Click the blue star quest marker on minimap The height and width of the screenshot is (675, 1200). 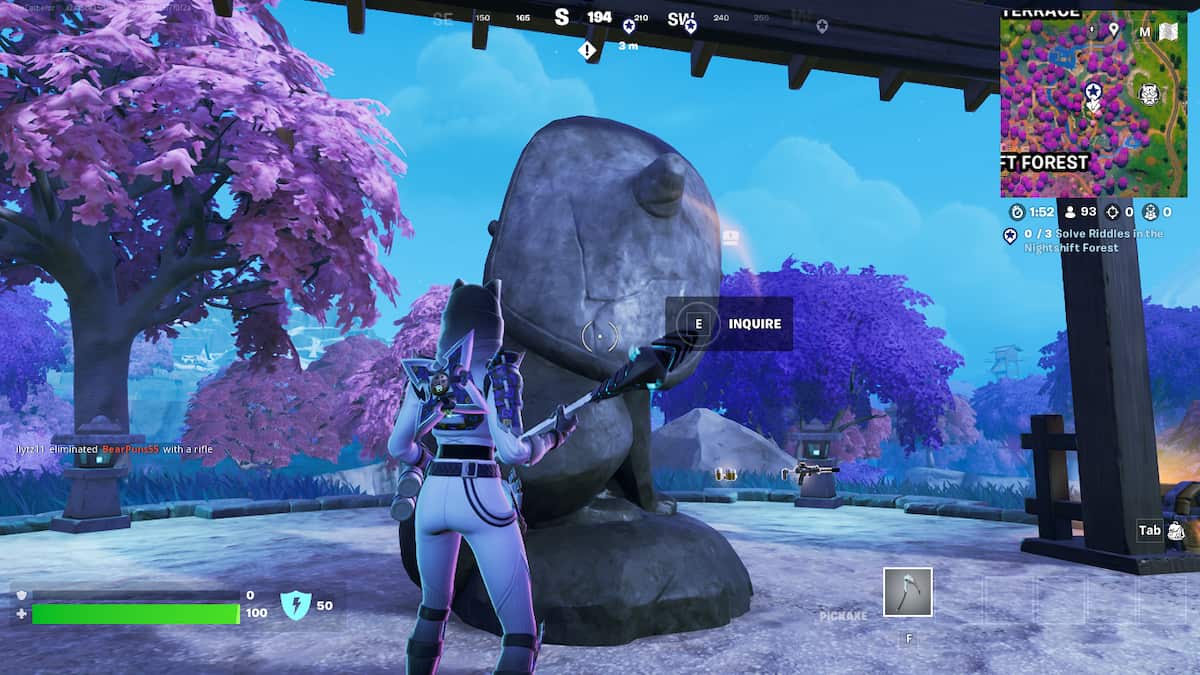(1093, 91)
